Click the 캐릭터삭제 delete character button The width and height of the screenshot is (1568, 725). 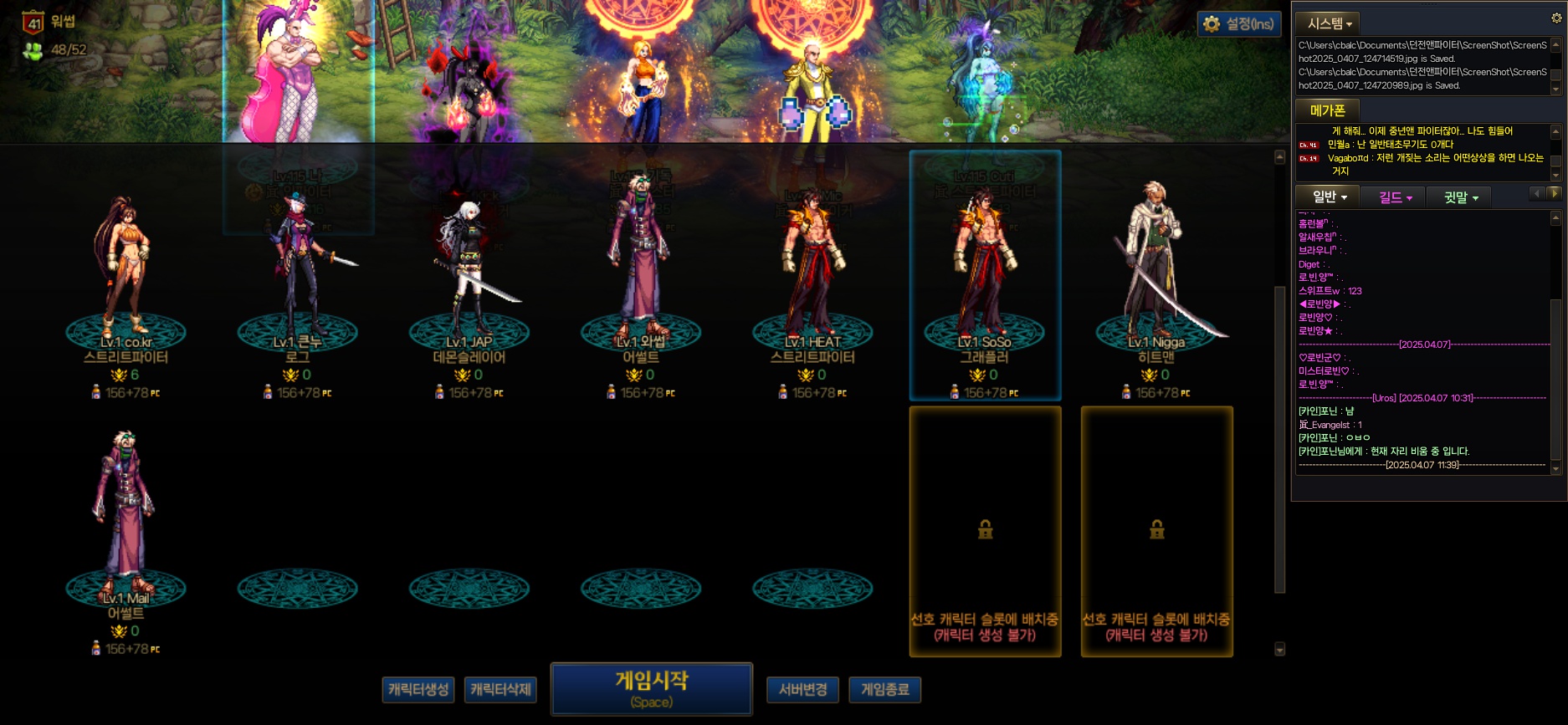(x=500, y=689)
